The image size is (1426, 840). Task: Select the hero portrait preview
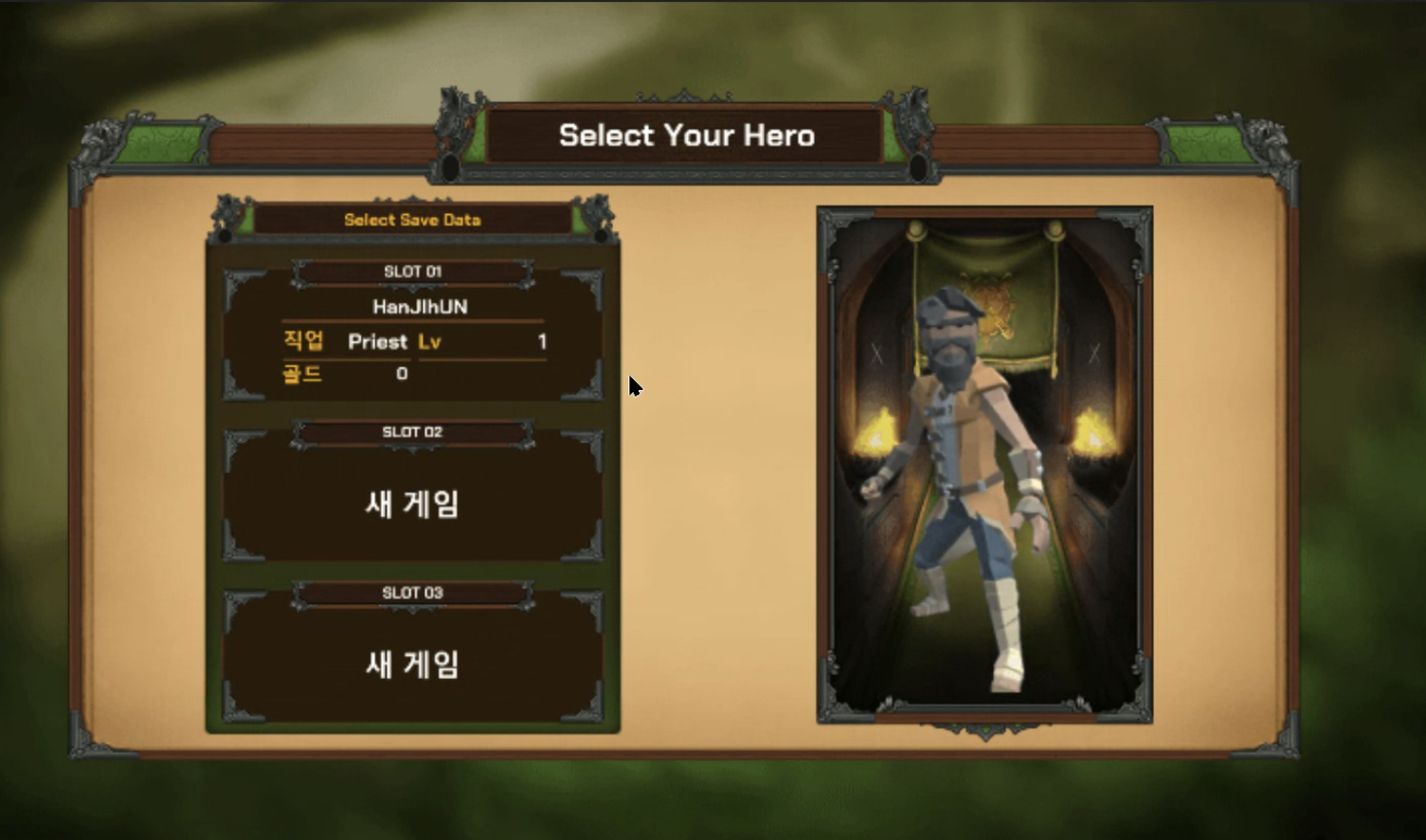(x=984, y=464)
